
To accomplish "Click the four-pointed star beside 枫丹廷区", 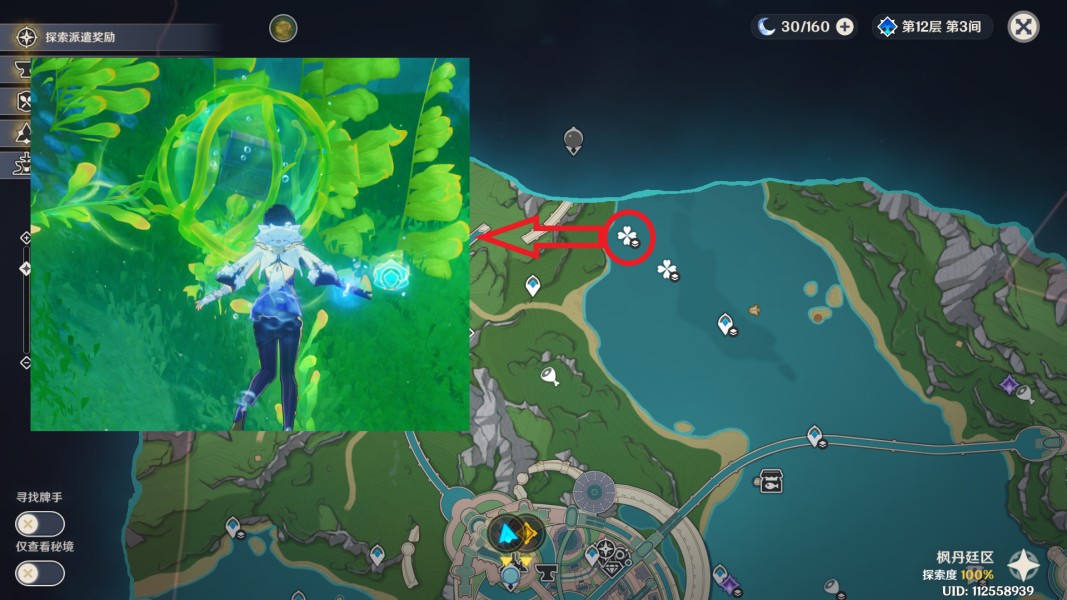I will (x=1025, y=566).
